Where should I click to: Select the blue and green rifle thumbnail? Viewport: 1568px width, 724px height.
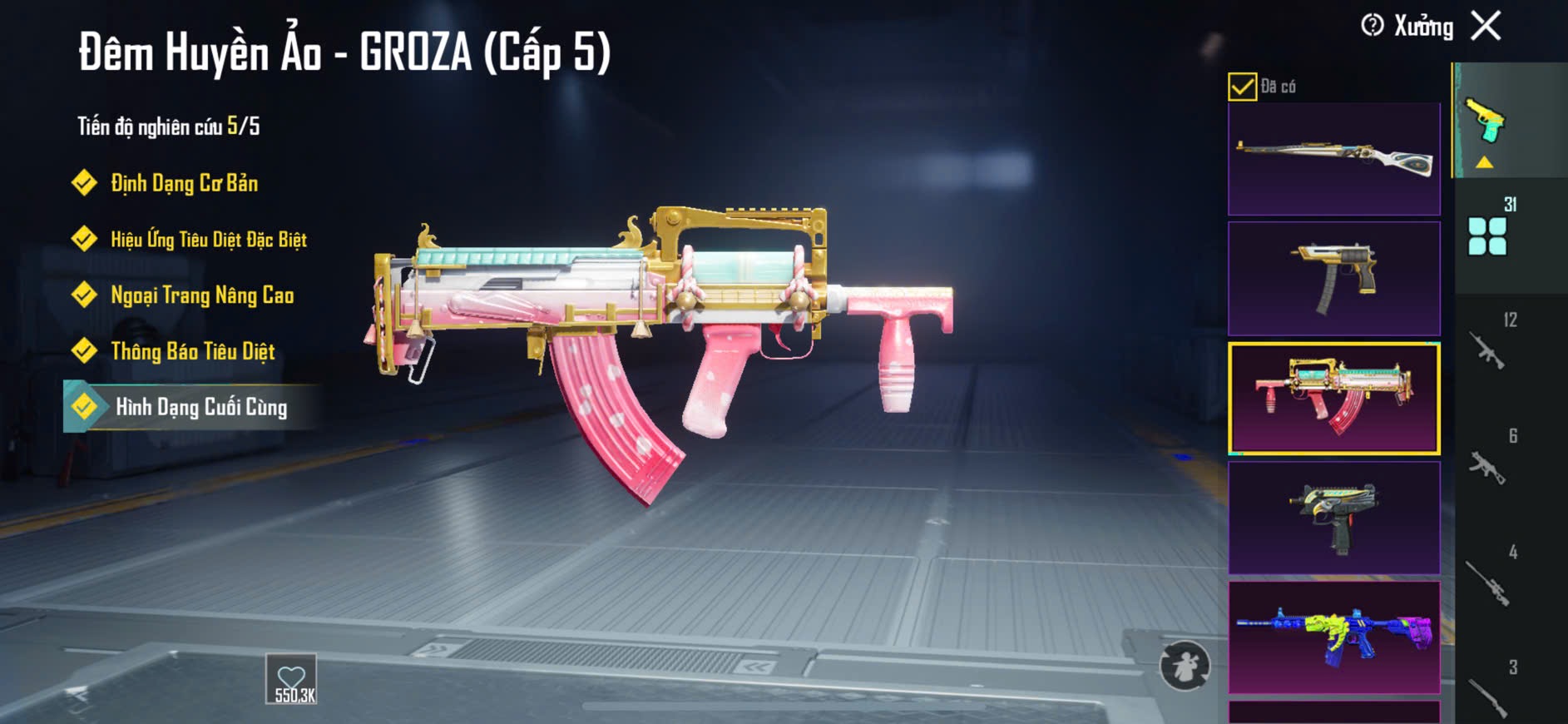tap(1333, 637)
